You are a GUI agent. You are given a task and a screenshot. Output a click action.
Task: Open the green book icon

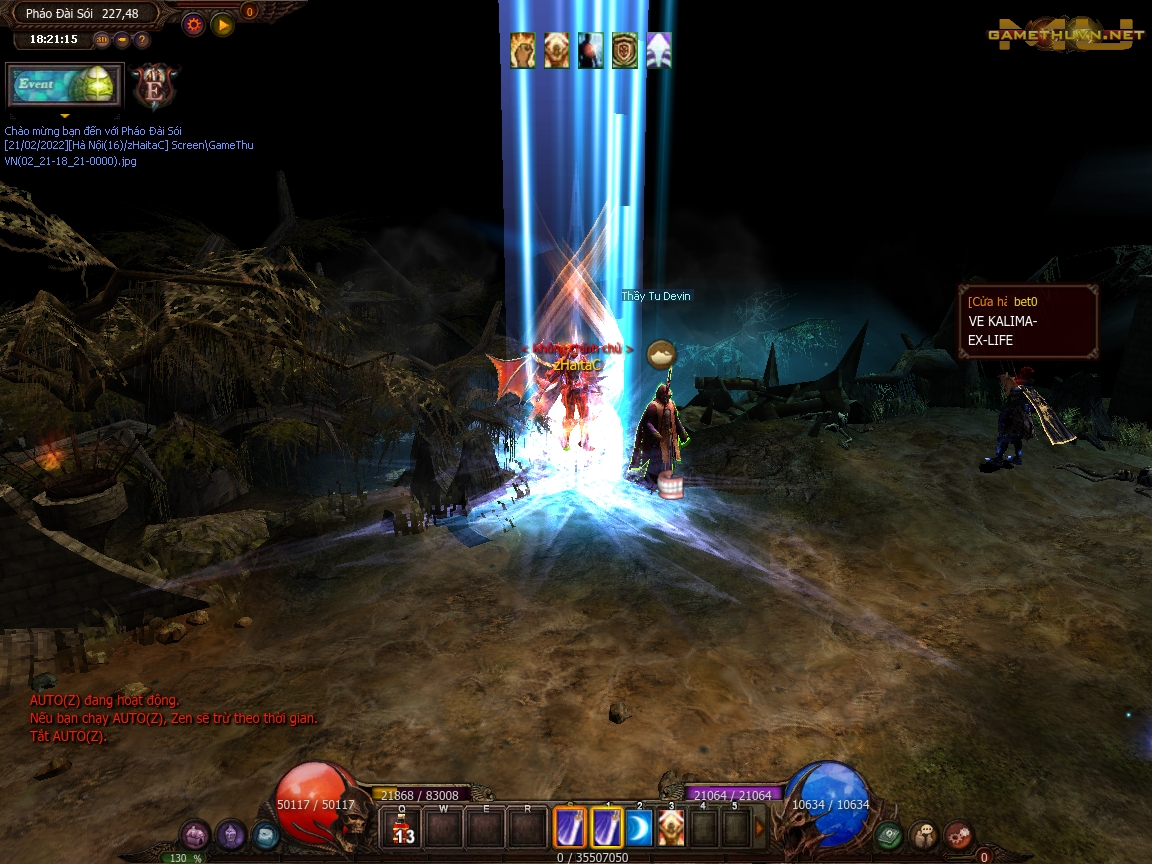pos(888,834)
